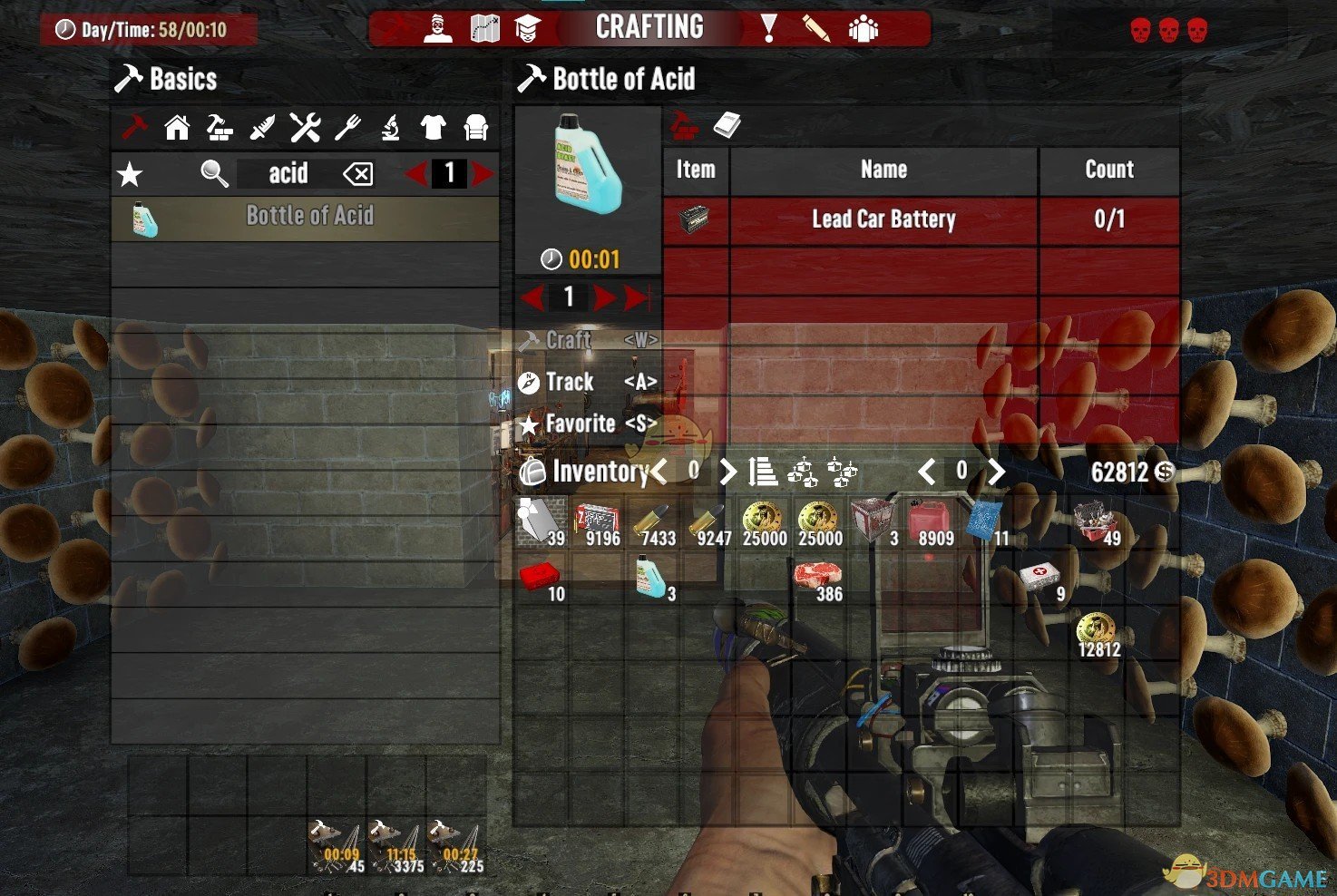The image size is (1337, 896).
Task: Sort inventory with the sort icon
Action: point(765,471)
